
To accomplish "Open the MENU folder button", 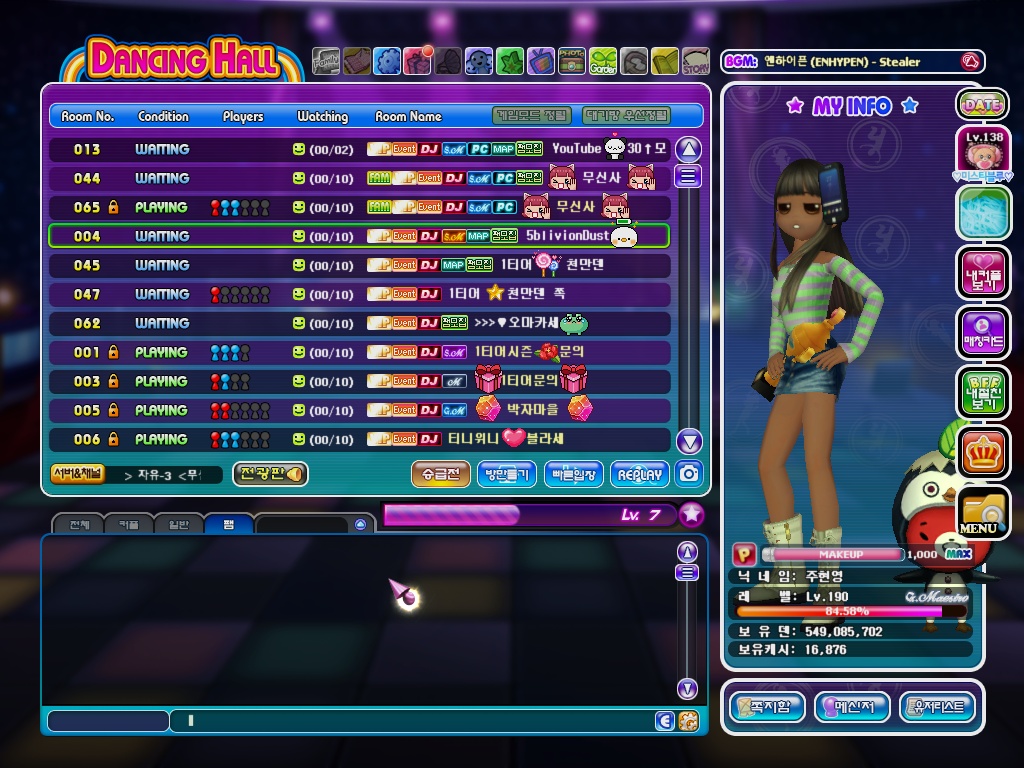I will [x=982, y=513].
